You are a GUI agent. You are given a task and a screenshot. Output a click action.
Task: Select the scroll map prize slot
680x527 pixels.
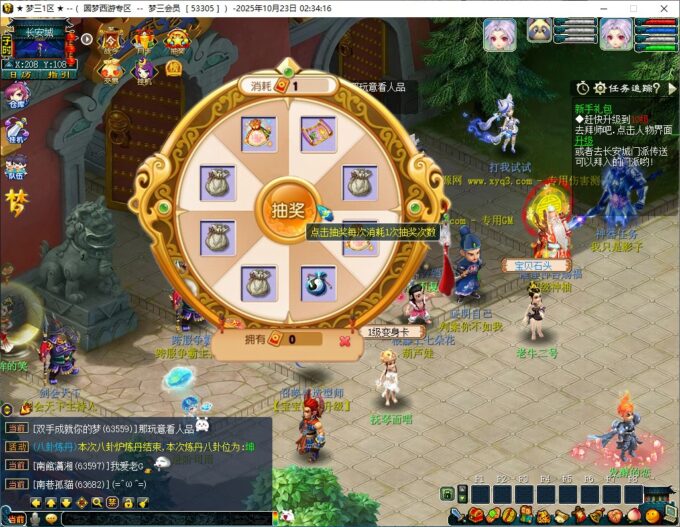pyautogui.click(x=317, y=133)
